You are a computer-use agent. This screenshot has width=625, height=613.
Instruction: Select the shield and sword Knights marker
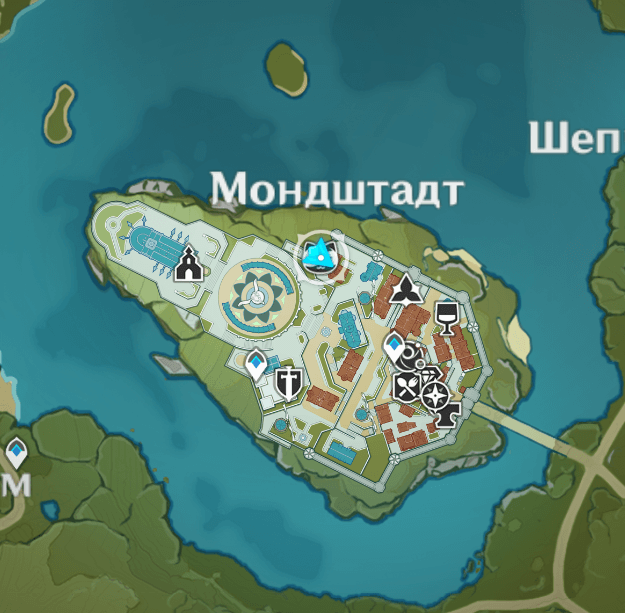[288, 382]
